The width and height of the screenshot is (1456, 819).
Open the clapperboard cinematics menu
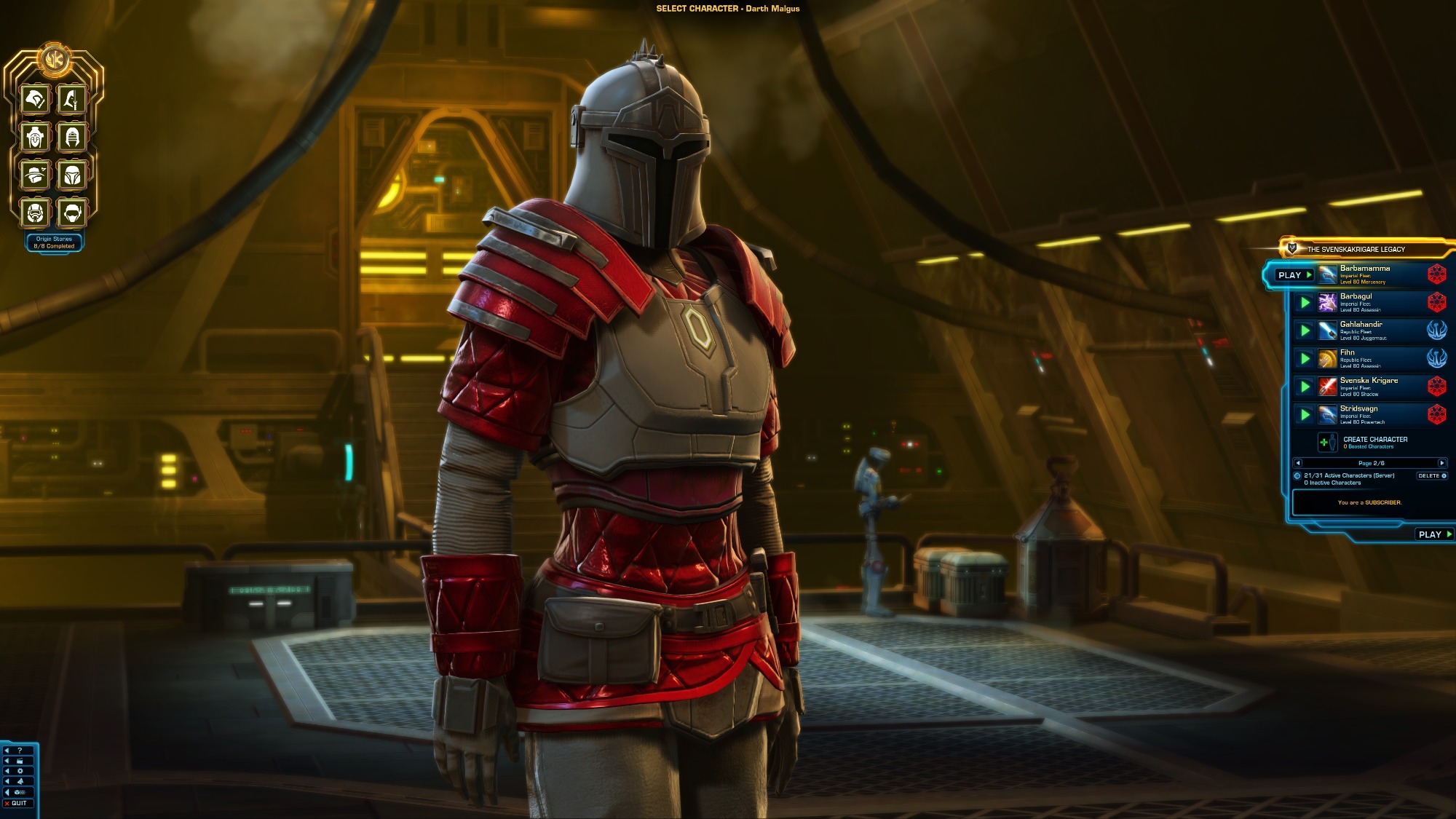coord(20,761)
